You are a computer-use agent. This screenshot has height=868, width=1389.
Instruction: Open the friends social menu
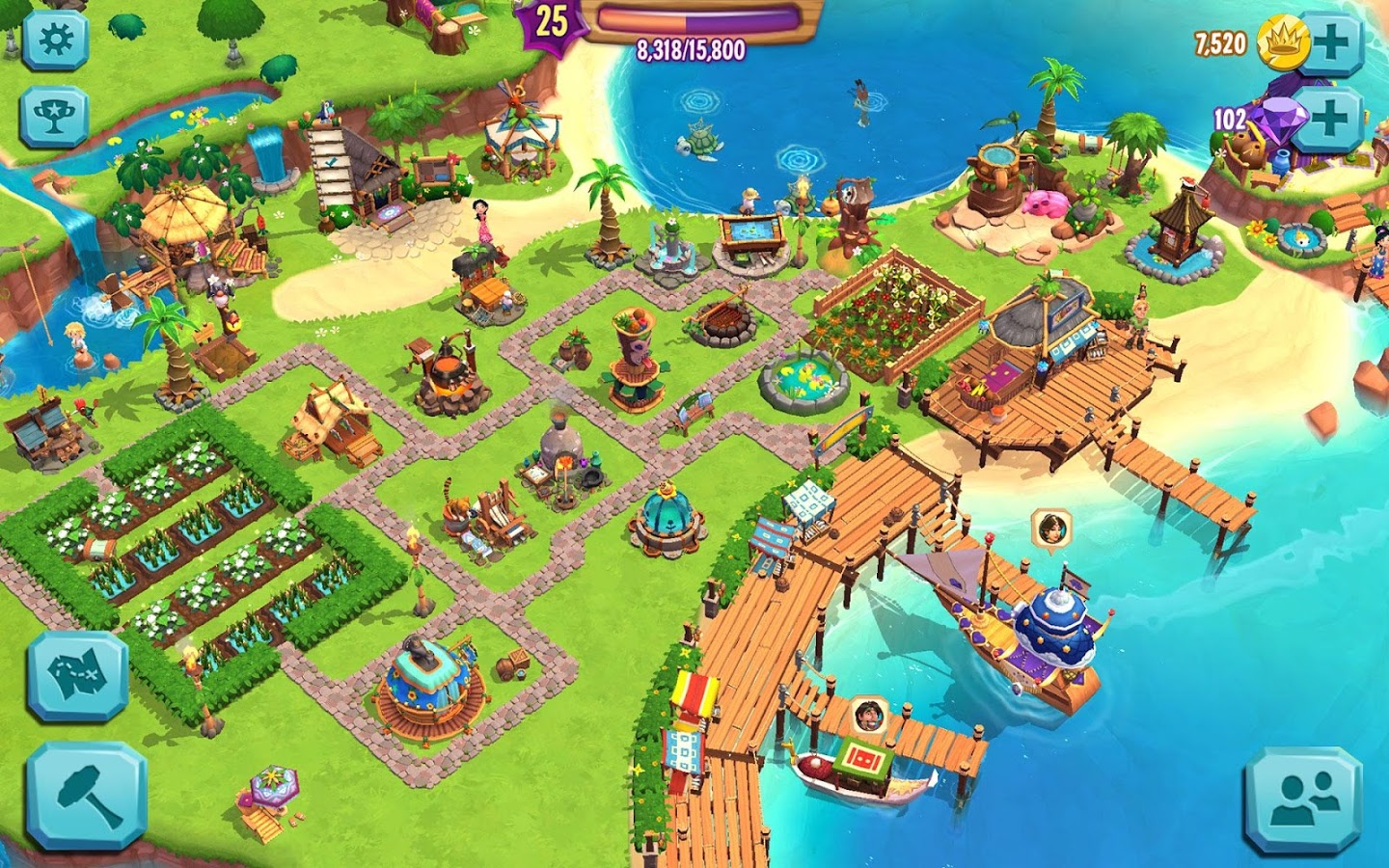click(1303, 800)
